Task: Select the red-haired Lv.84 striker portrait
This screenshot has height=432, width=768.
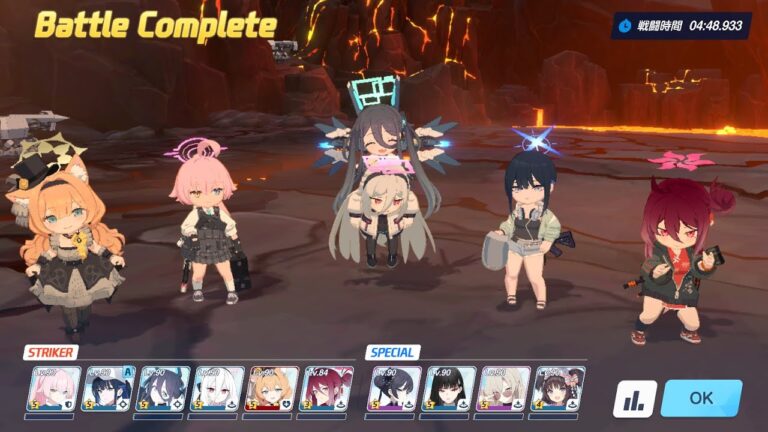Action: 326,388
